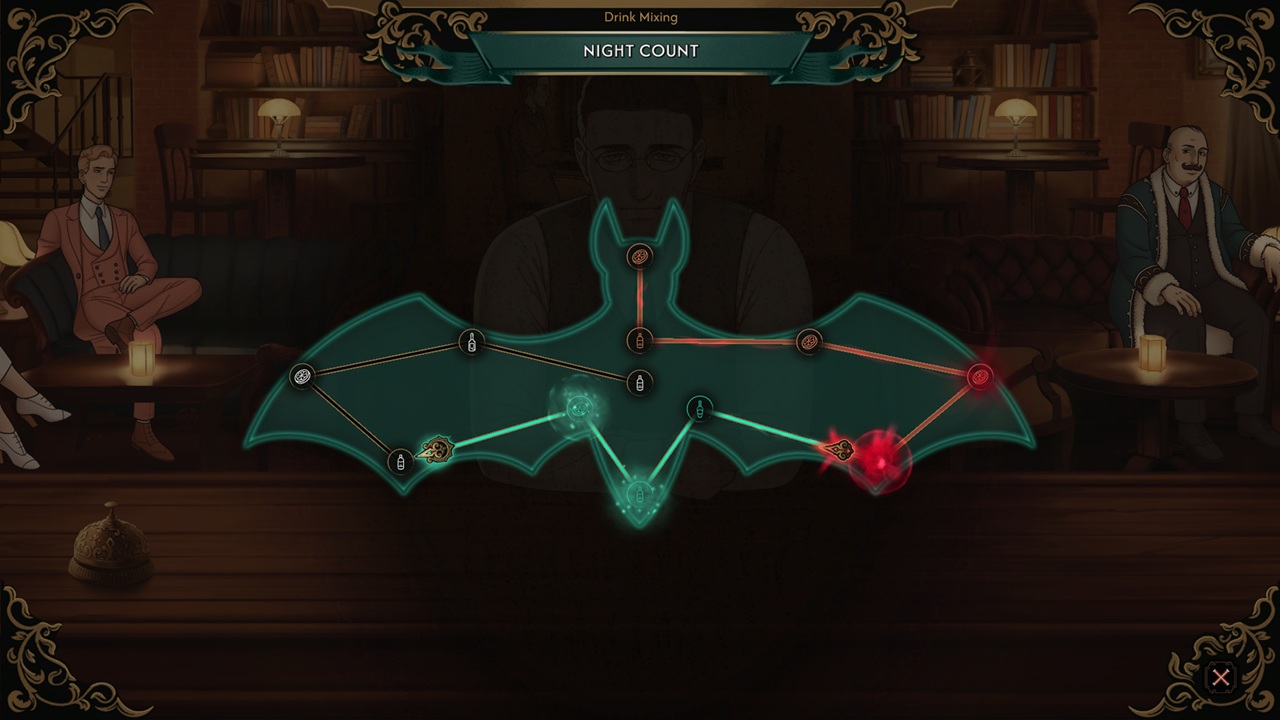Click the NIGHT COUNT banner title

(640, 51)
